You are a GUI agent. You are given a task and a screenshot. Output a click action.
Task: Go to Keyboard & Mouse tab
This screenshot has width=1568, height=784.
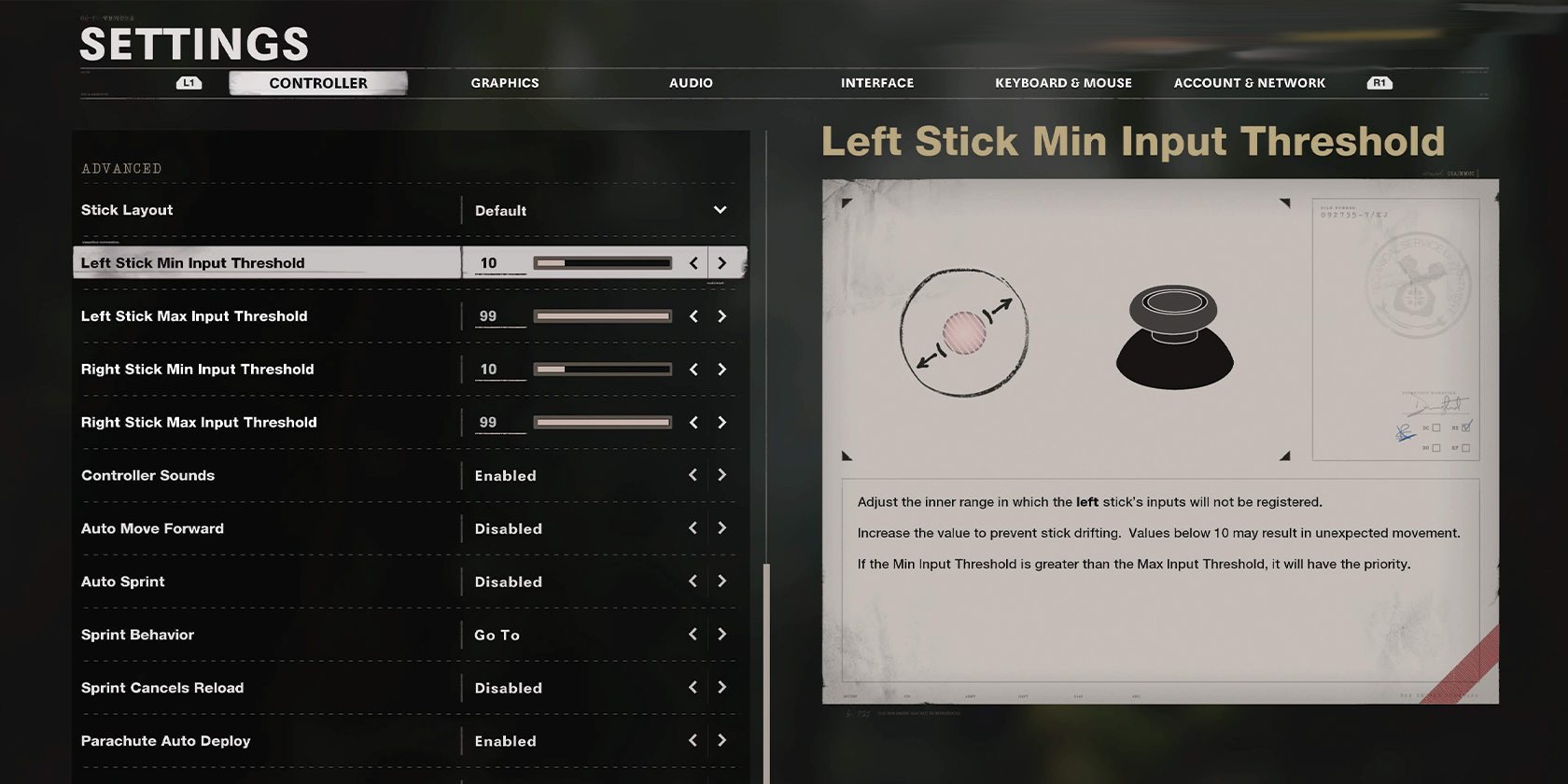click(x=1063, y=83)
